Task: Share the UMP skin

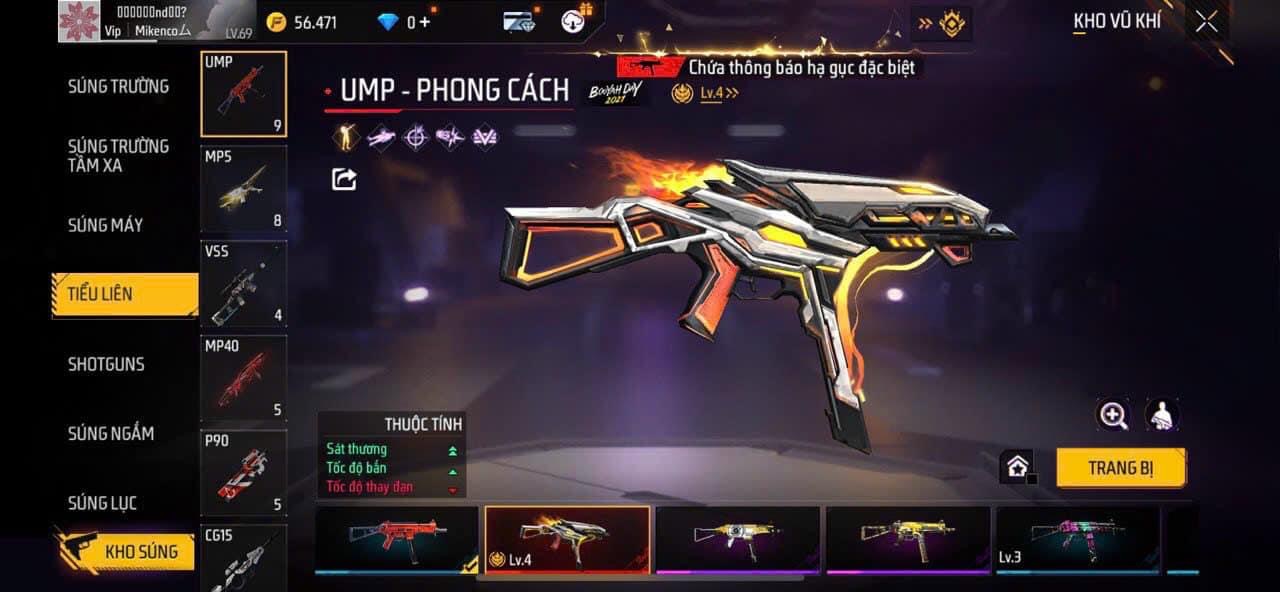Action: pyautogui.click(x=344, y=179)
